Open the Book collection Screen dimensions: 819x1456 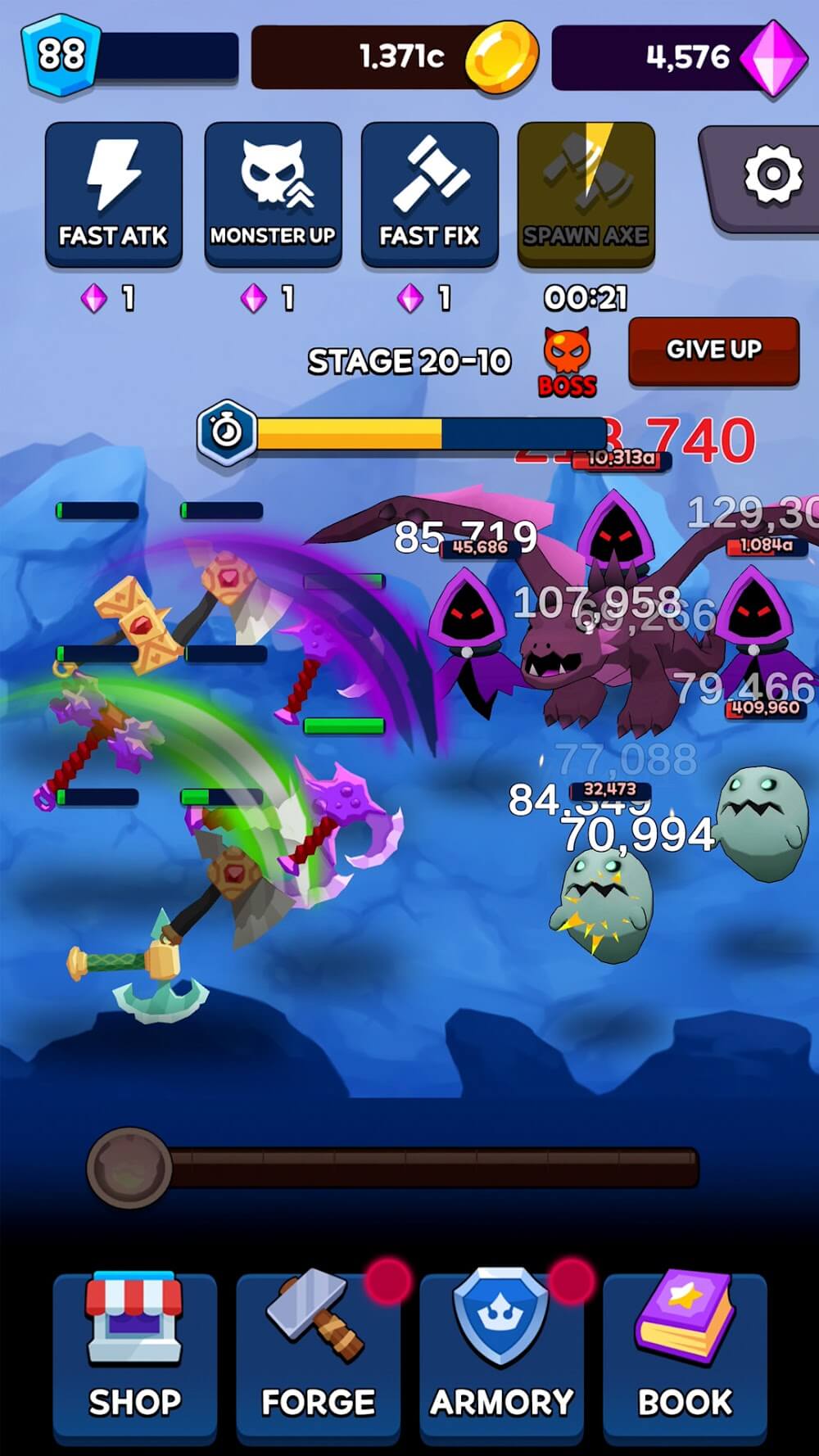685,1357
